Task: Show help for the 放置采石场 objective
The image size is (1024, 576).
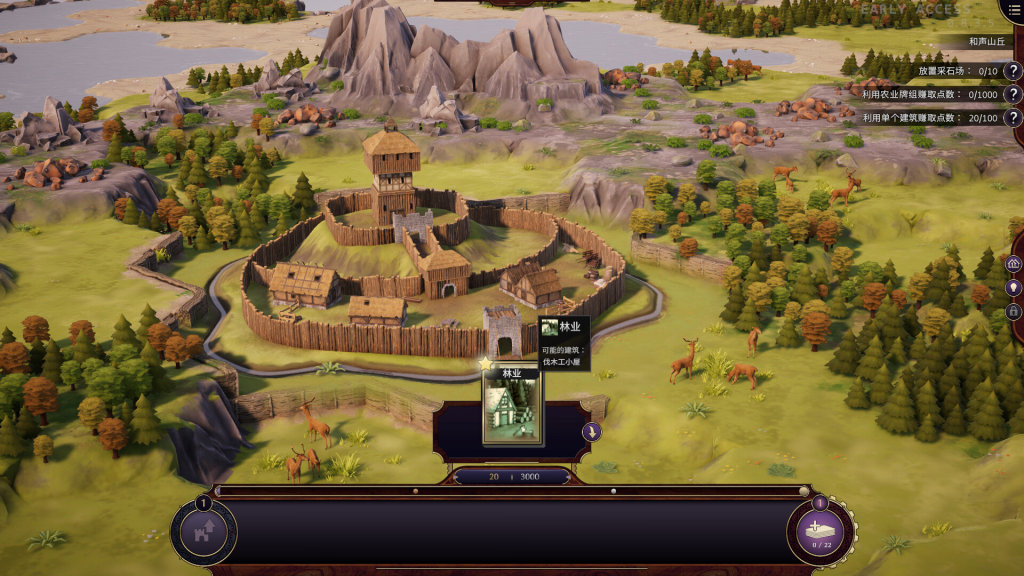Action: (1013, 71)
